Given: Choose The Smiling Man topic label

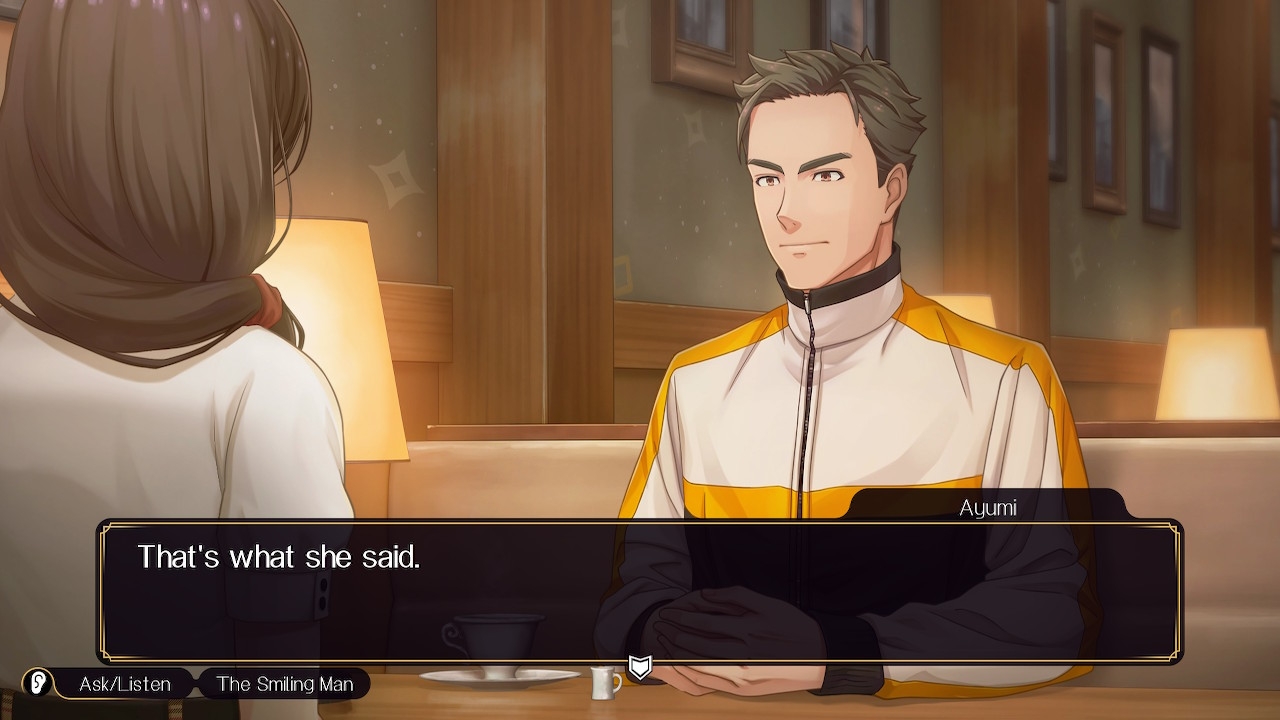Looking at the screenshot, I should point(284,684).
